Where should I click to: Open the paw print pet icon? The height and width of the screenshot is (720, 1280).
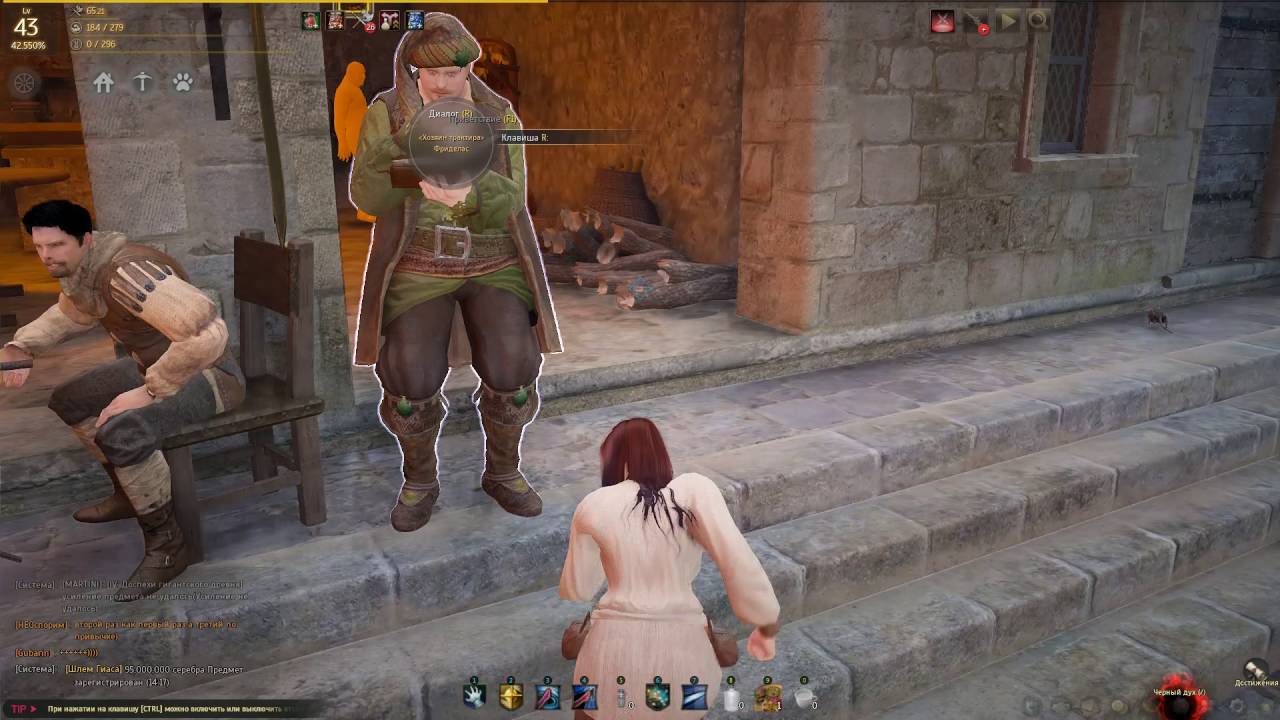182,83
